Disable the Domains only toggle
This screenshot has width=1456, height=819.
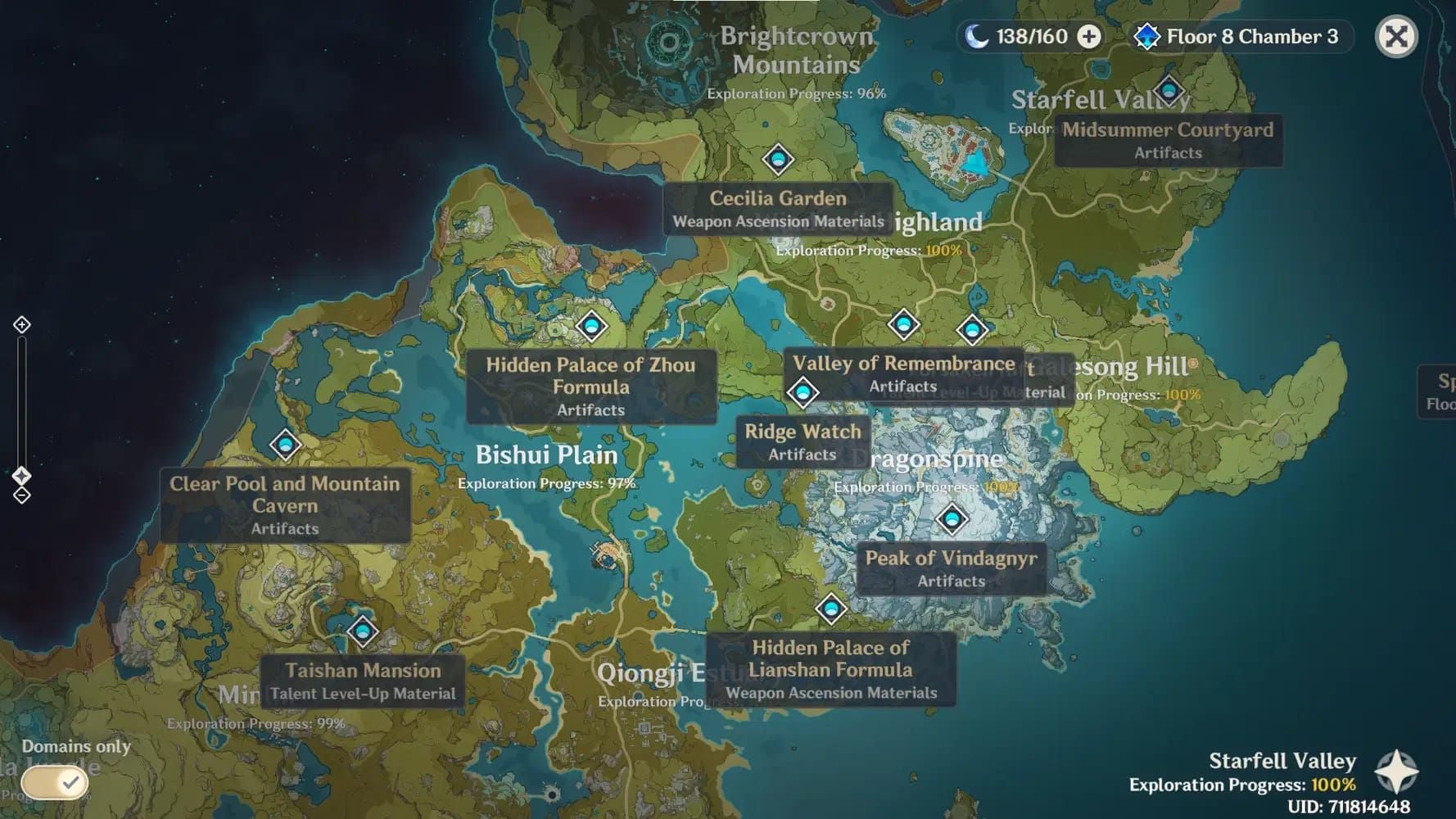53,783
